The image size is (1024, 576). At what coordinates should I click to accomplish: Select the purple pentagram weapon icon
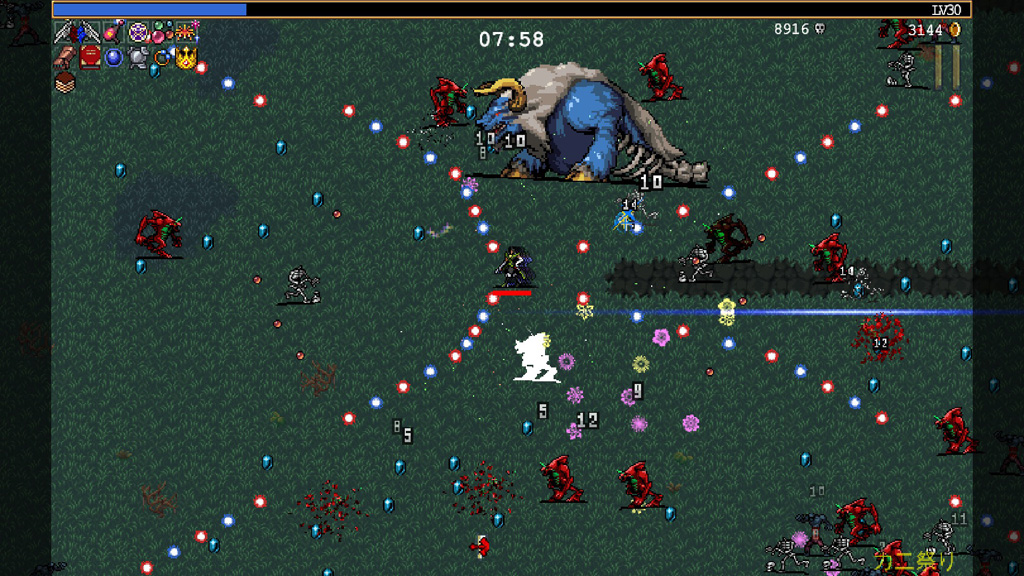point(138,33)
